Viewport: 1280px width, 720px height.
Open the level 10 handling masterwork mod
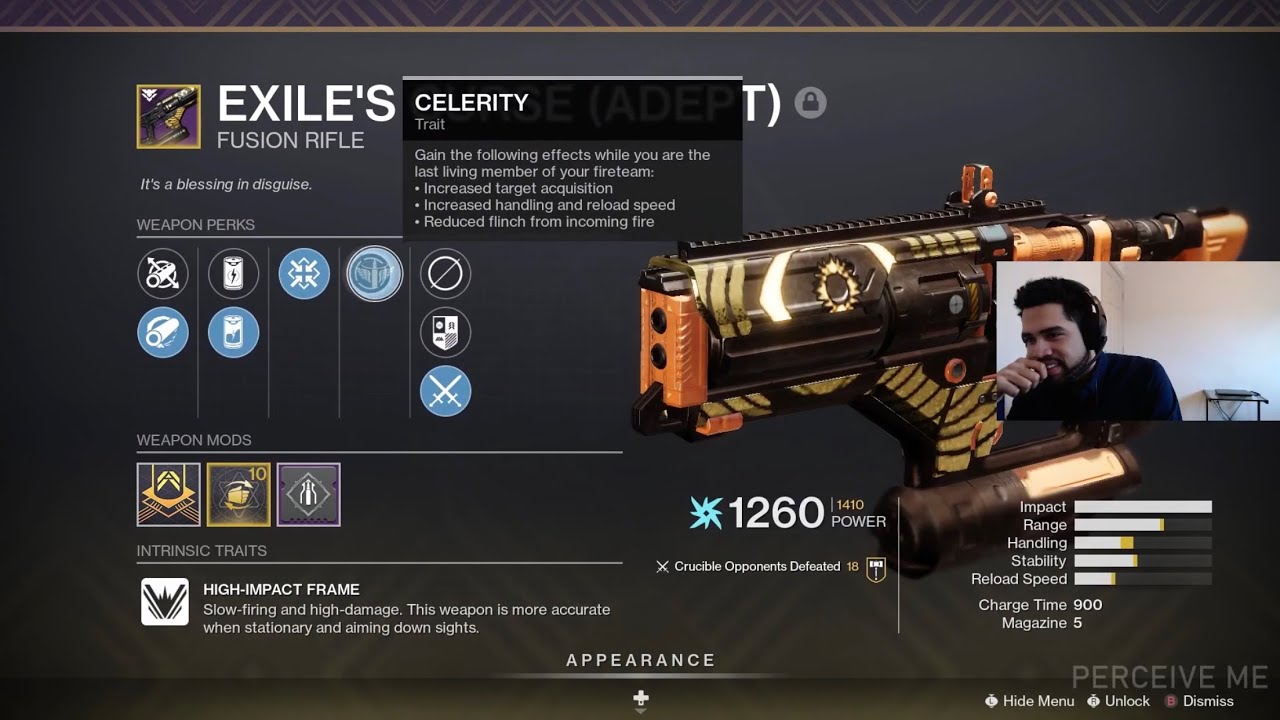pyautogui.click(x=238, y=493)
